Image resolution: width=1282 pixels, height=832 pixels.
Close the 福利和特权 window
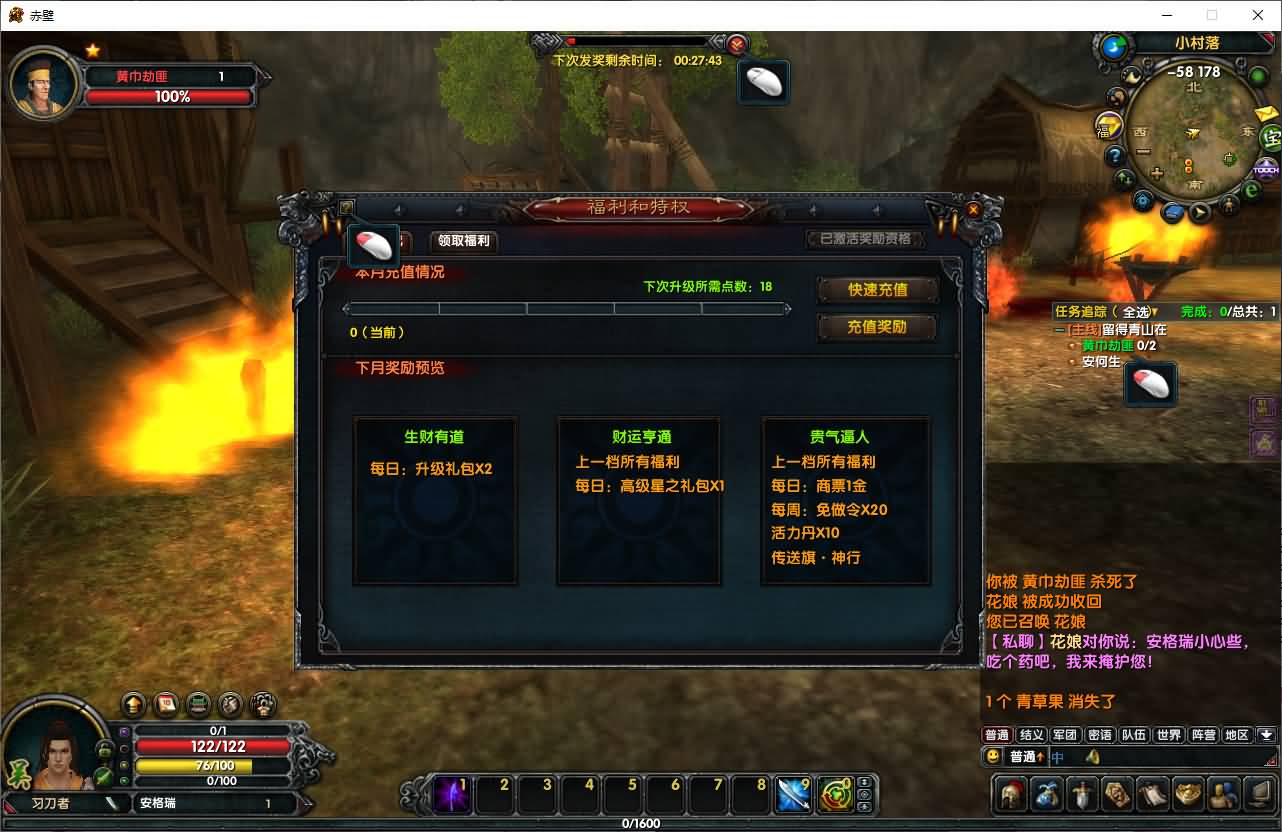tap(973, 210)
